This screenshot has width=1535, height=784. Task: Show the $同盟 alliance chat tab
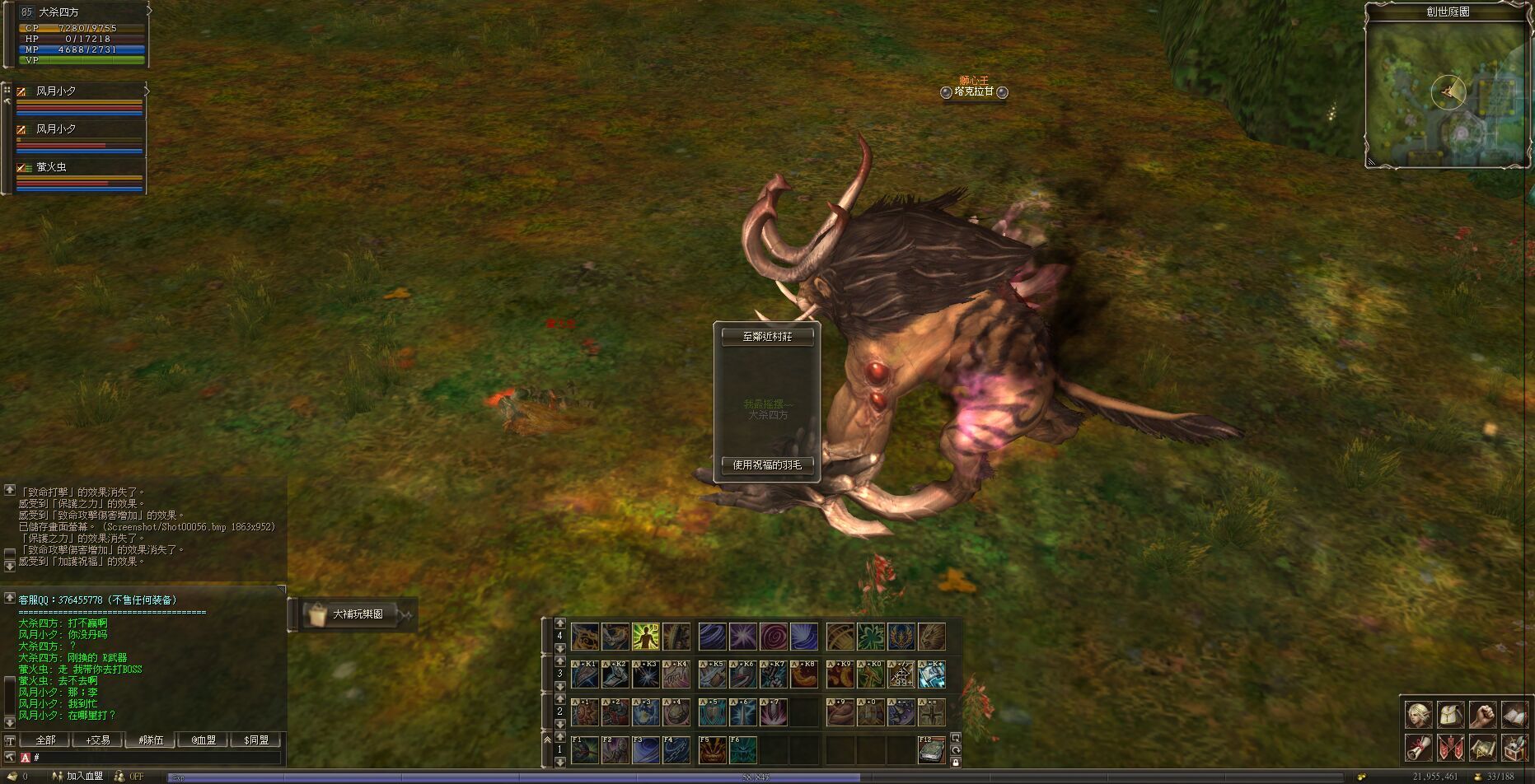256,740
